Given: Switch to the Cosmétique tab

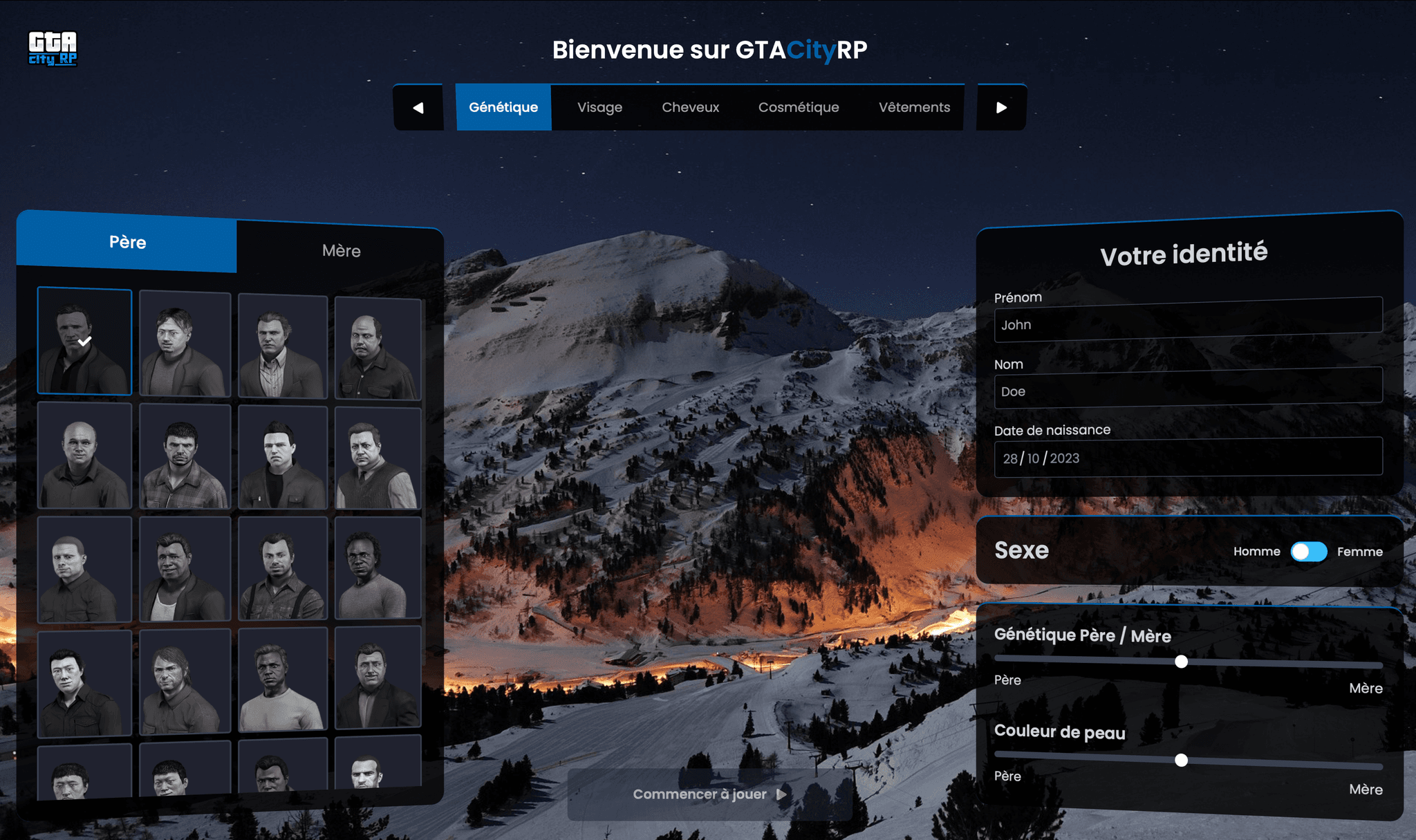Looking at the screenshot, I should coord(799,107).
